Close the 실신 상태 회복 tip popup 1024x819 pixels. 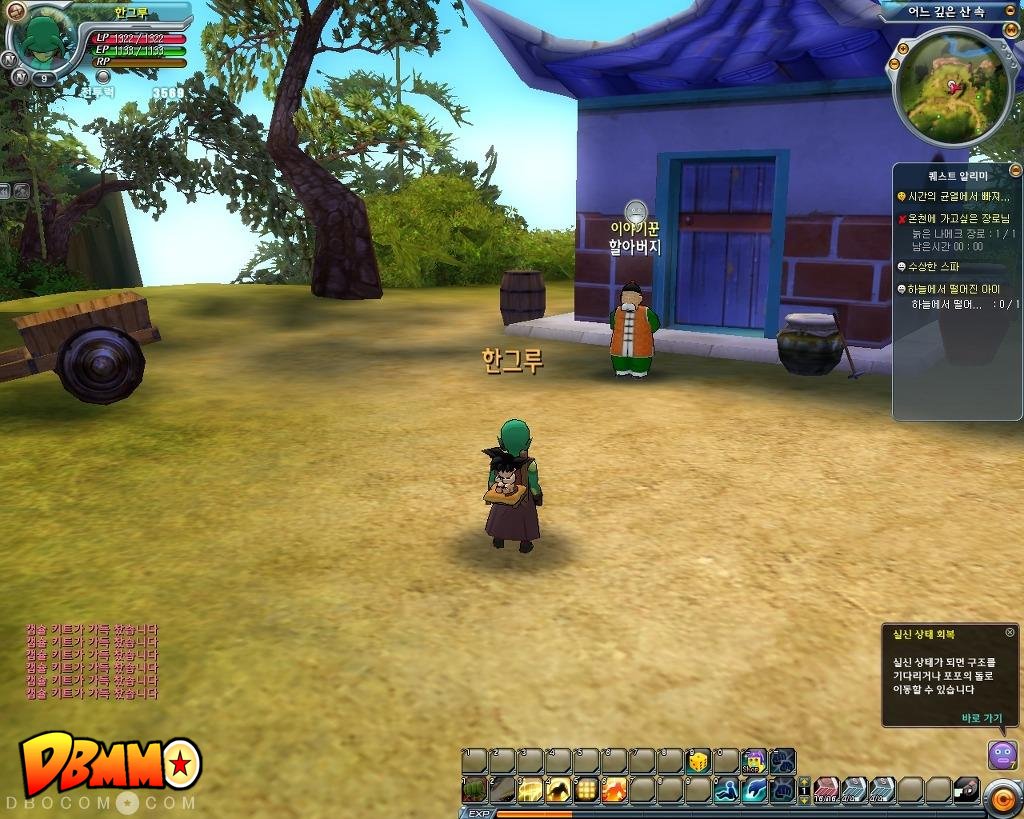coord(1009,632)
